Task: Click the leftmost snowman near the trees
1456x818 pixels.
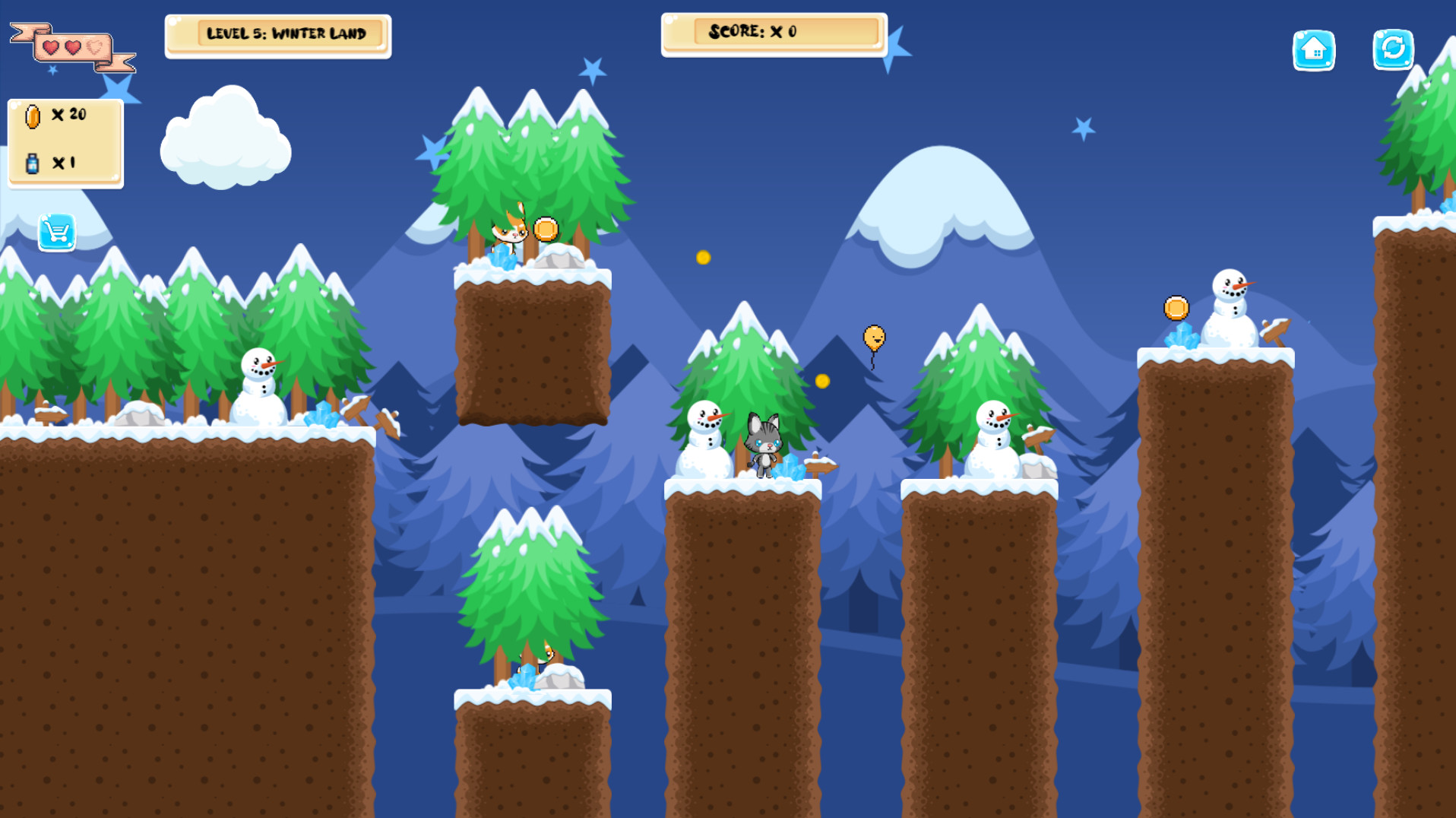Action: [x=259, y=388]
